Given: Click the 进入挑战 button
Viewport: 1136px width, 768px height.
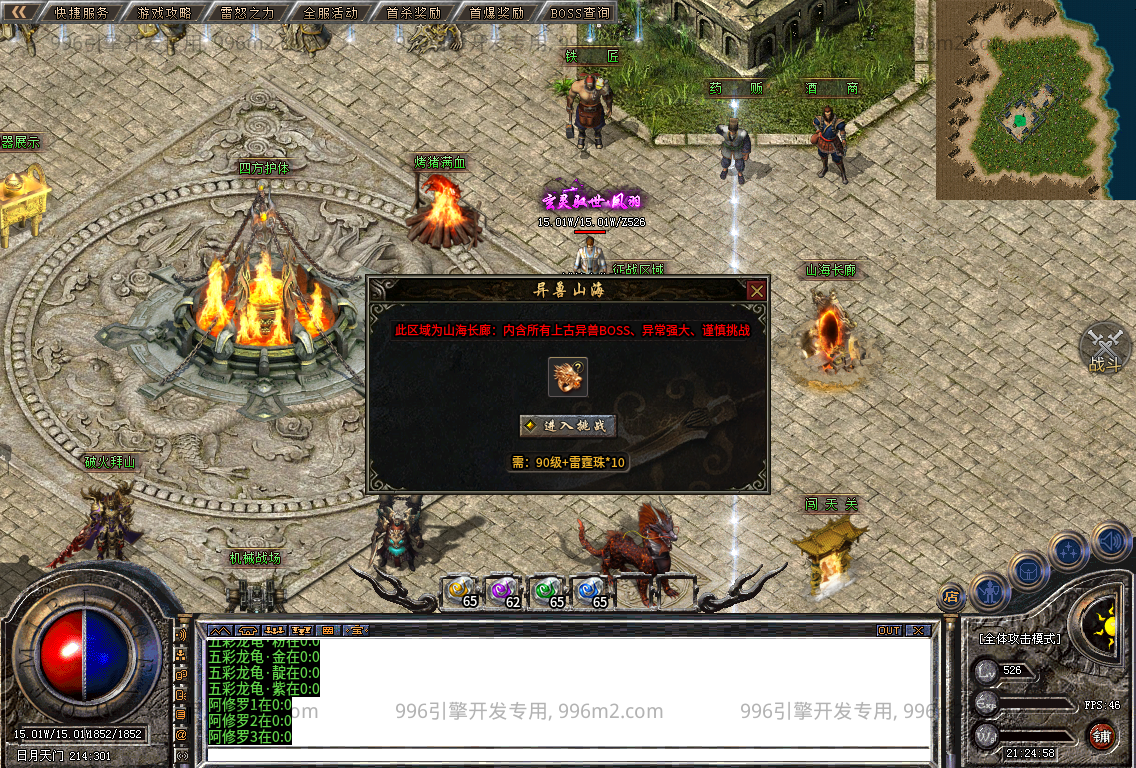Looking at the screenshot, I should (x=567, y=425).
